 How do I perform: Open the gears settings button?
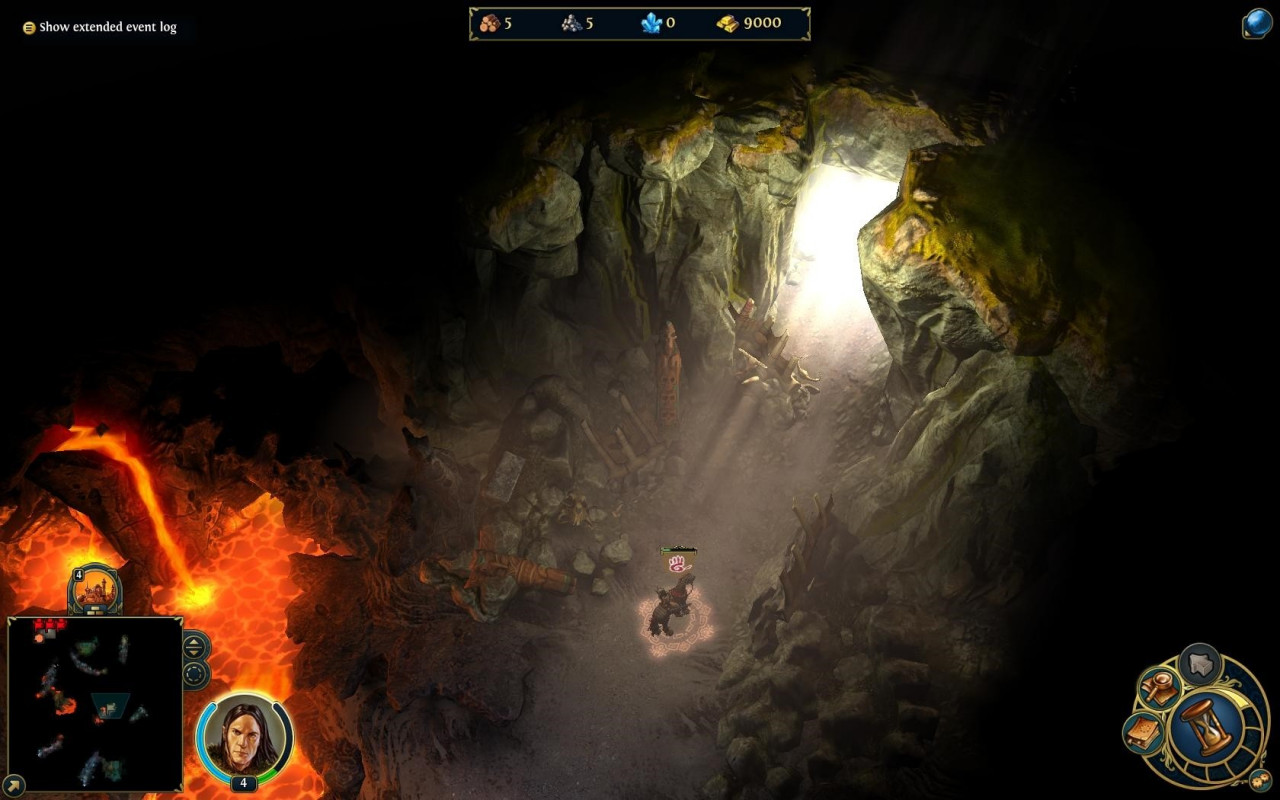(1258, 779)
